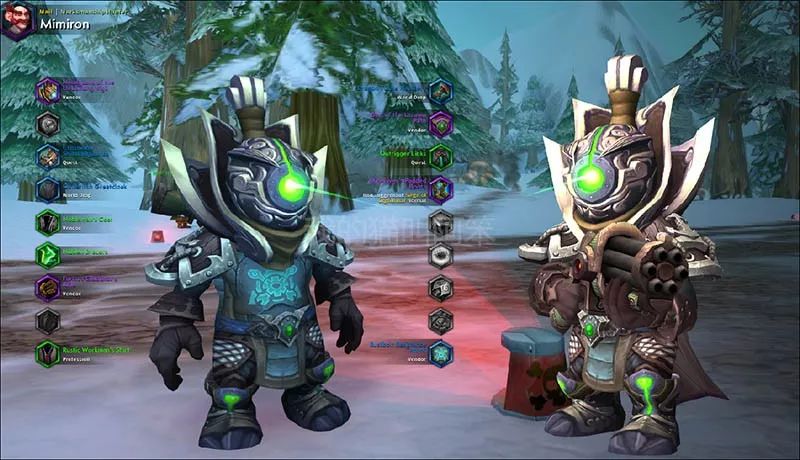Select the blue Vendor item with teal icon
Image resolution: width=800 pixels, height=460 pixels.
click(x=441, y=353)
